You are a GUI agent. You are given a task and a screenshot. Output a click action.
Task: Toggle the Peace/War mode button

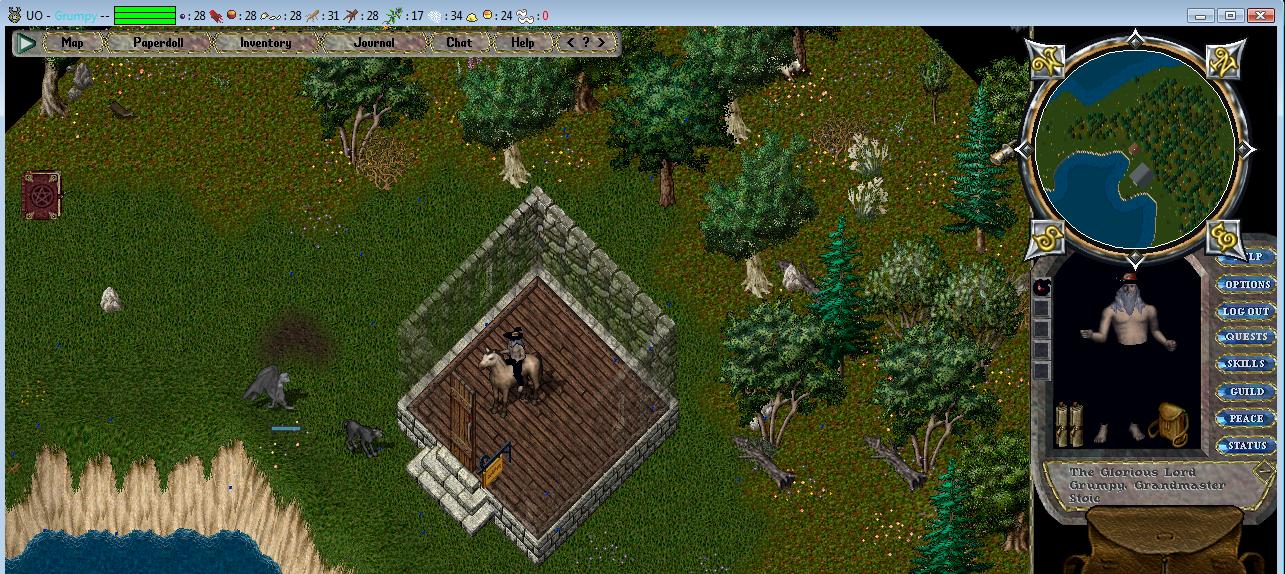click(1246, 419)
